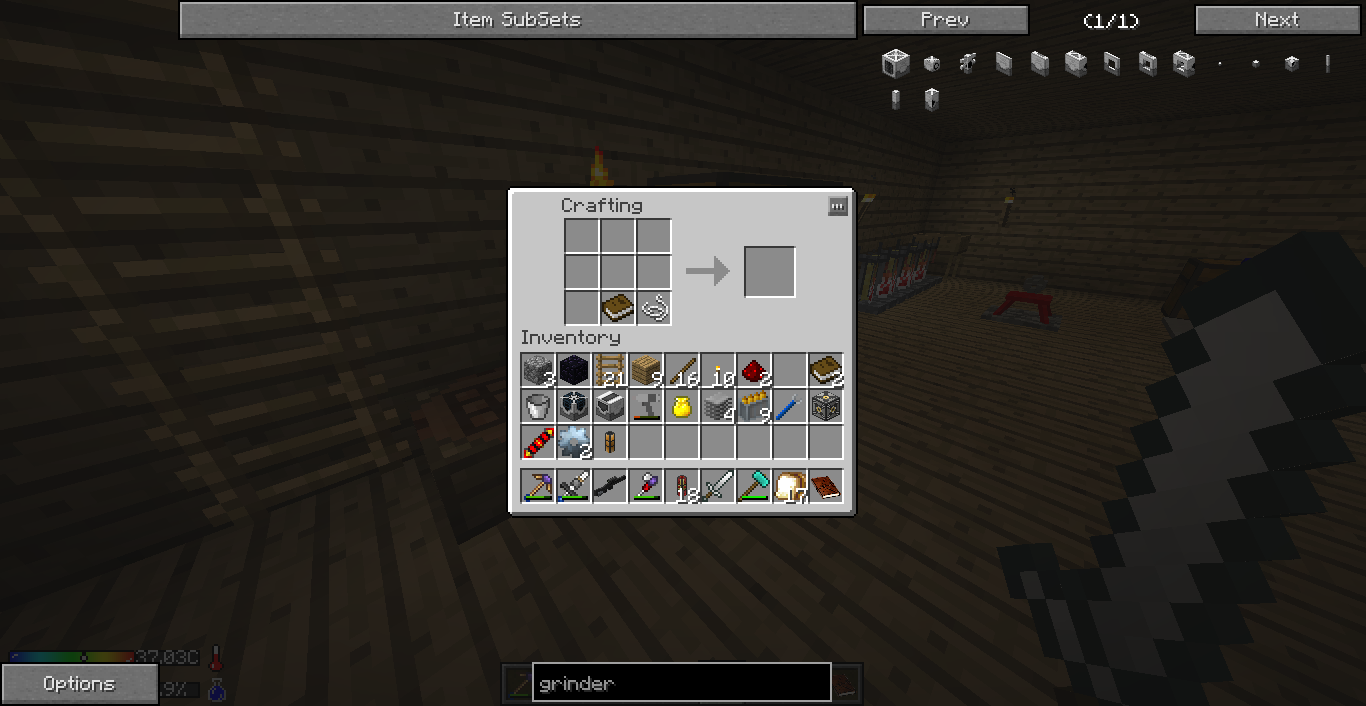This screenshot has width=1366, height=706.
Task: Pick up the book in the crafting grid
Action: click(x=618, y=307)
